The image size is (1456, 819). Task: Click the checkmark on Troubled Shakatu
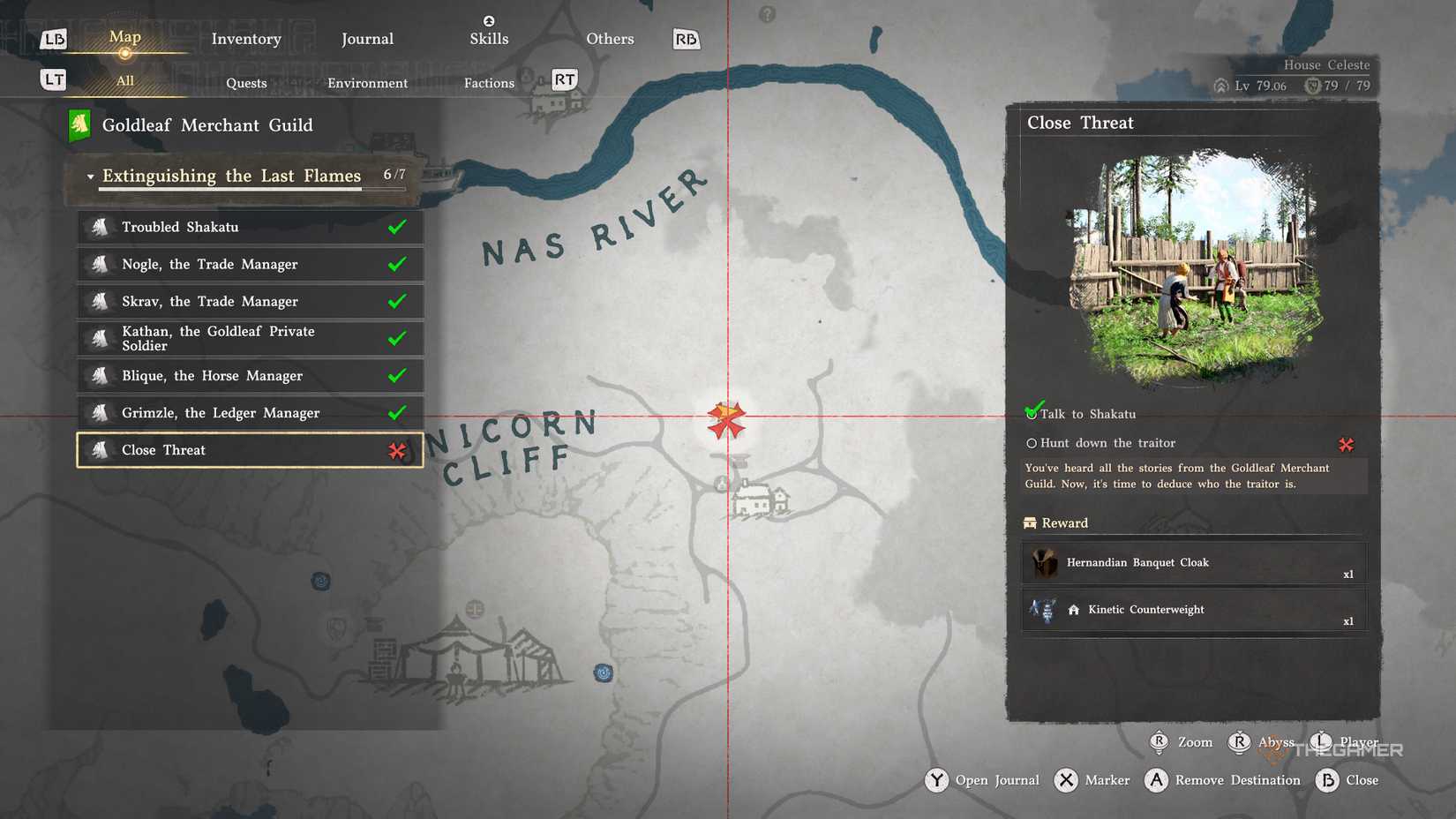[400, 227]
